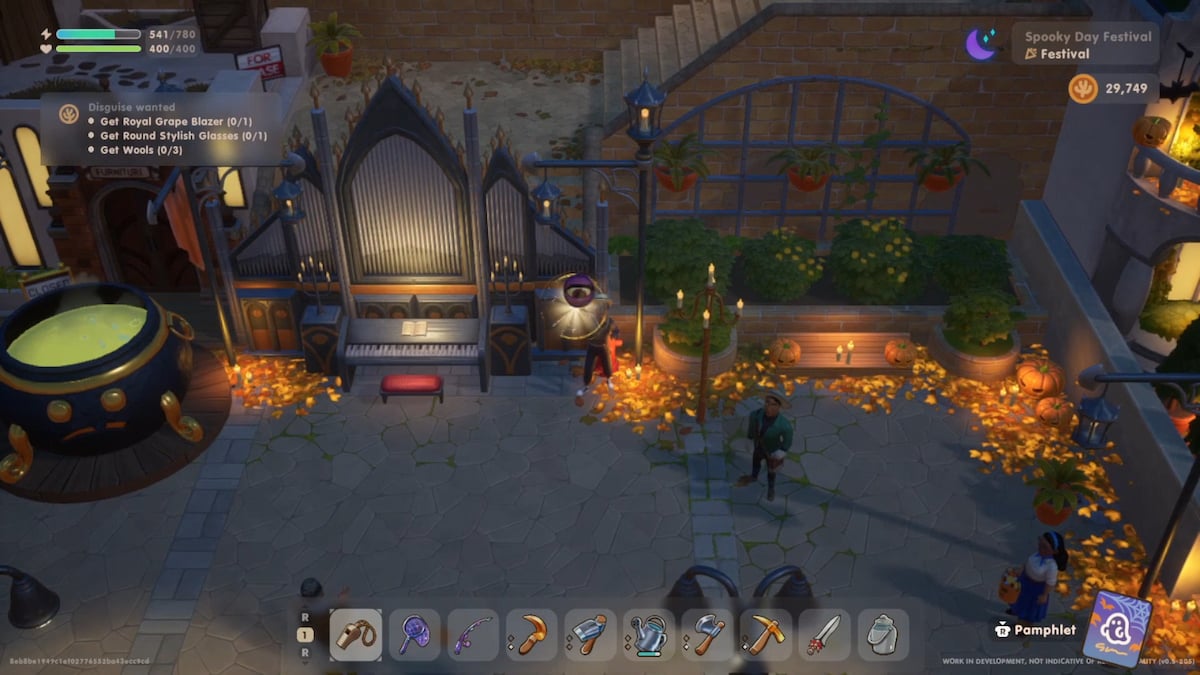Click the orange coin currency icon
The image size is (1200, 675).
1083,89
